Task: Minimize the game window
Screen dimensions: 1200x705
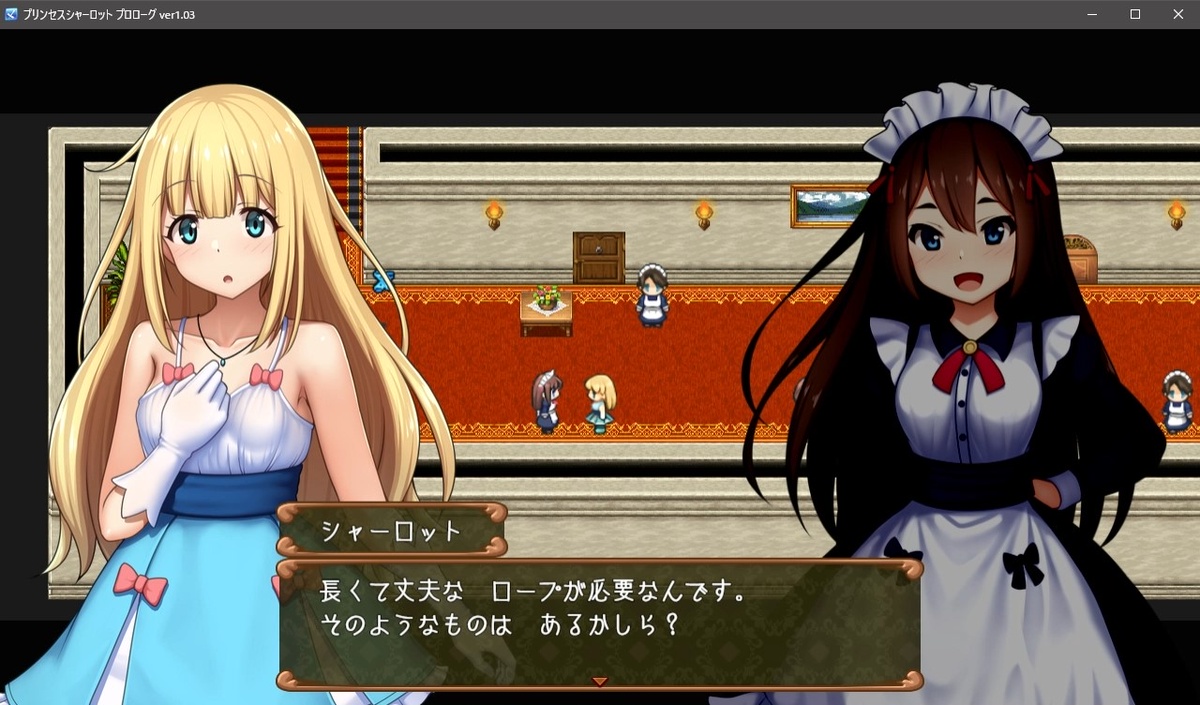Action: tap(1093, 14)
